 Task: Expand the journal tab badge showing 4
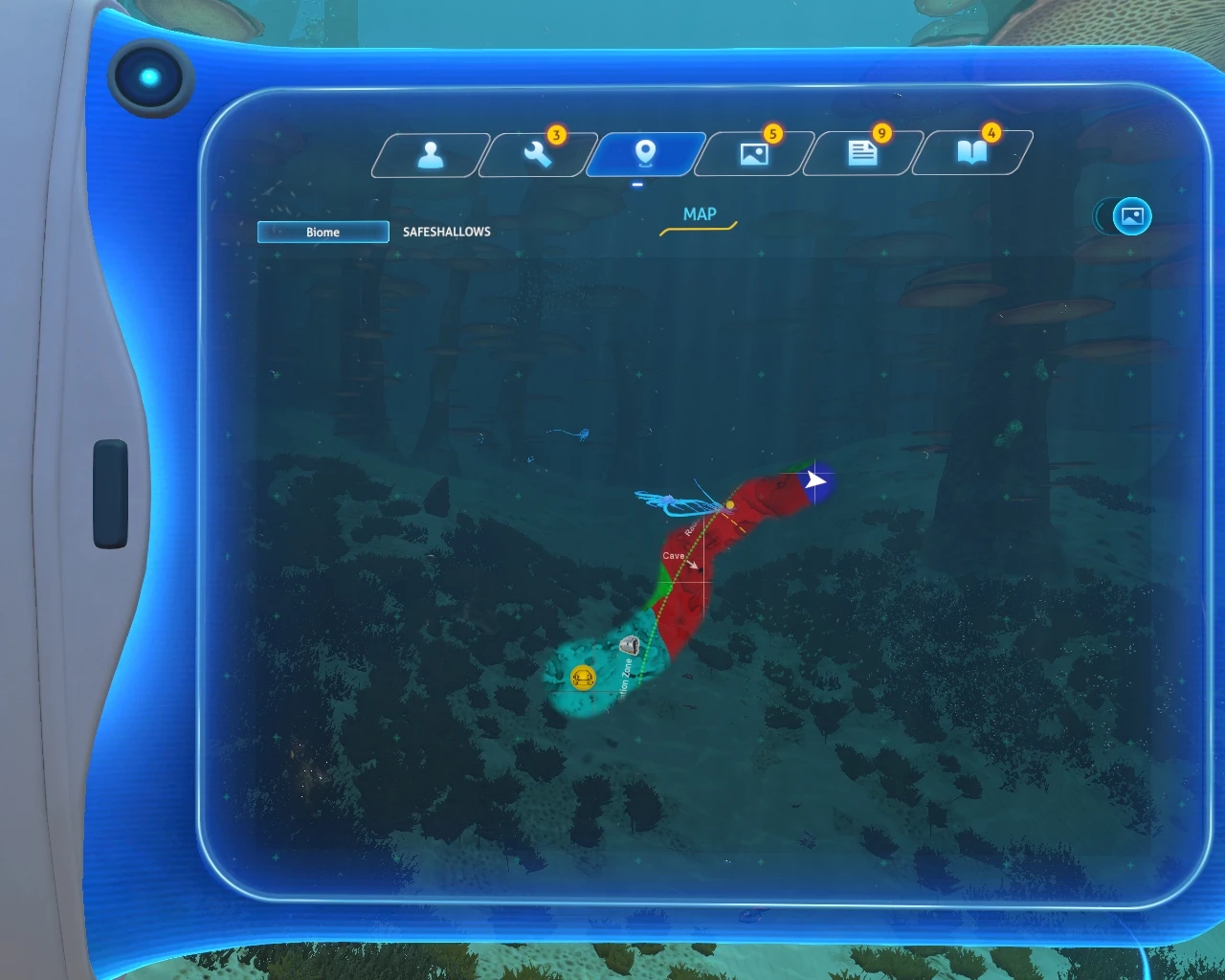[x=991, y=135]
